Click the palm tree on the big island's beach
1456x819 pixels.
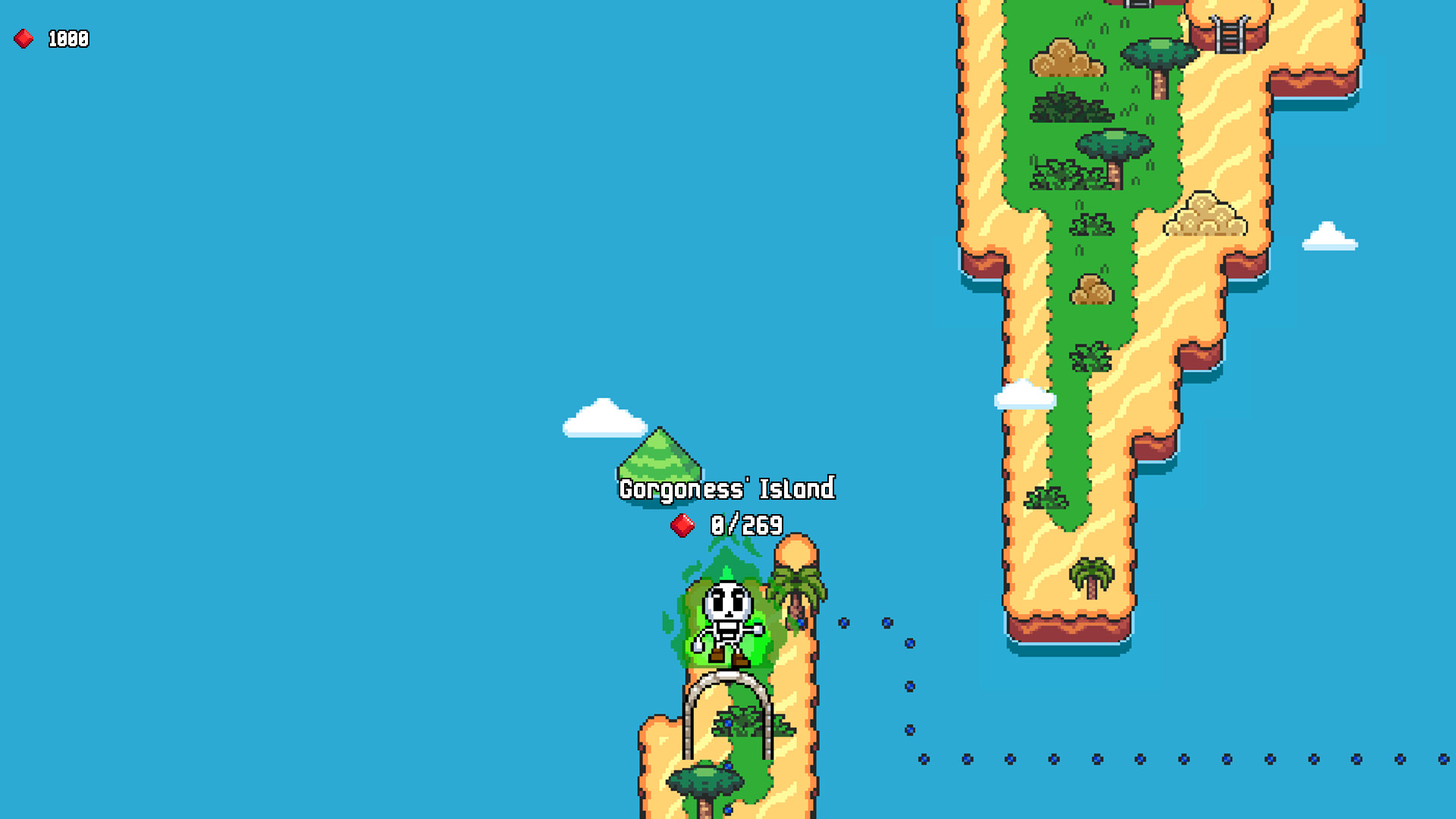tap(1090, 574)
